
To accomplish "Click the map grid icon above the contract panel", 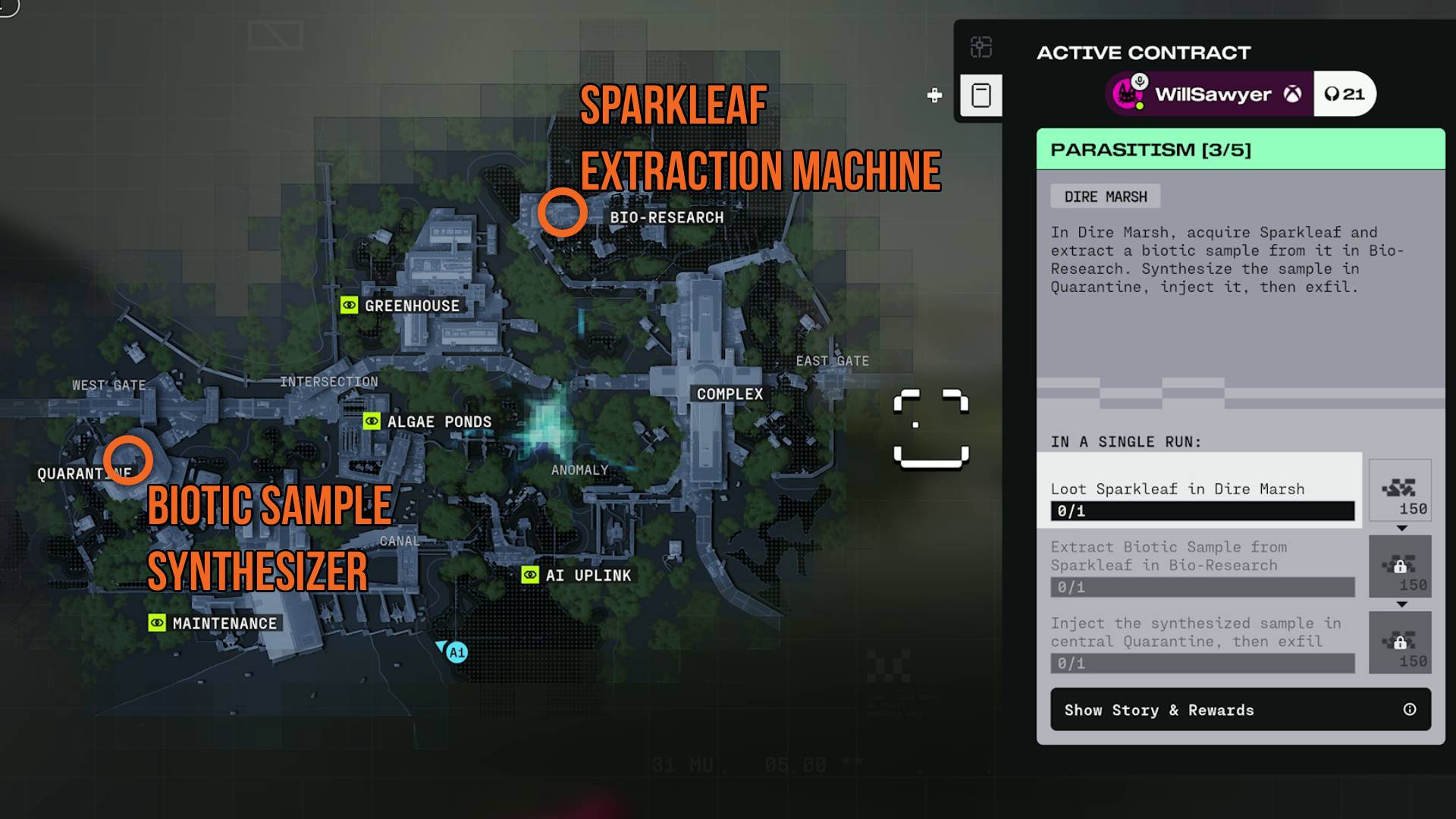I will tap(982, 47).
